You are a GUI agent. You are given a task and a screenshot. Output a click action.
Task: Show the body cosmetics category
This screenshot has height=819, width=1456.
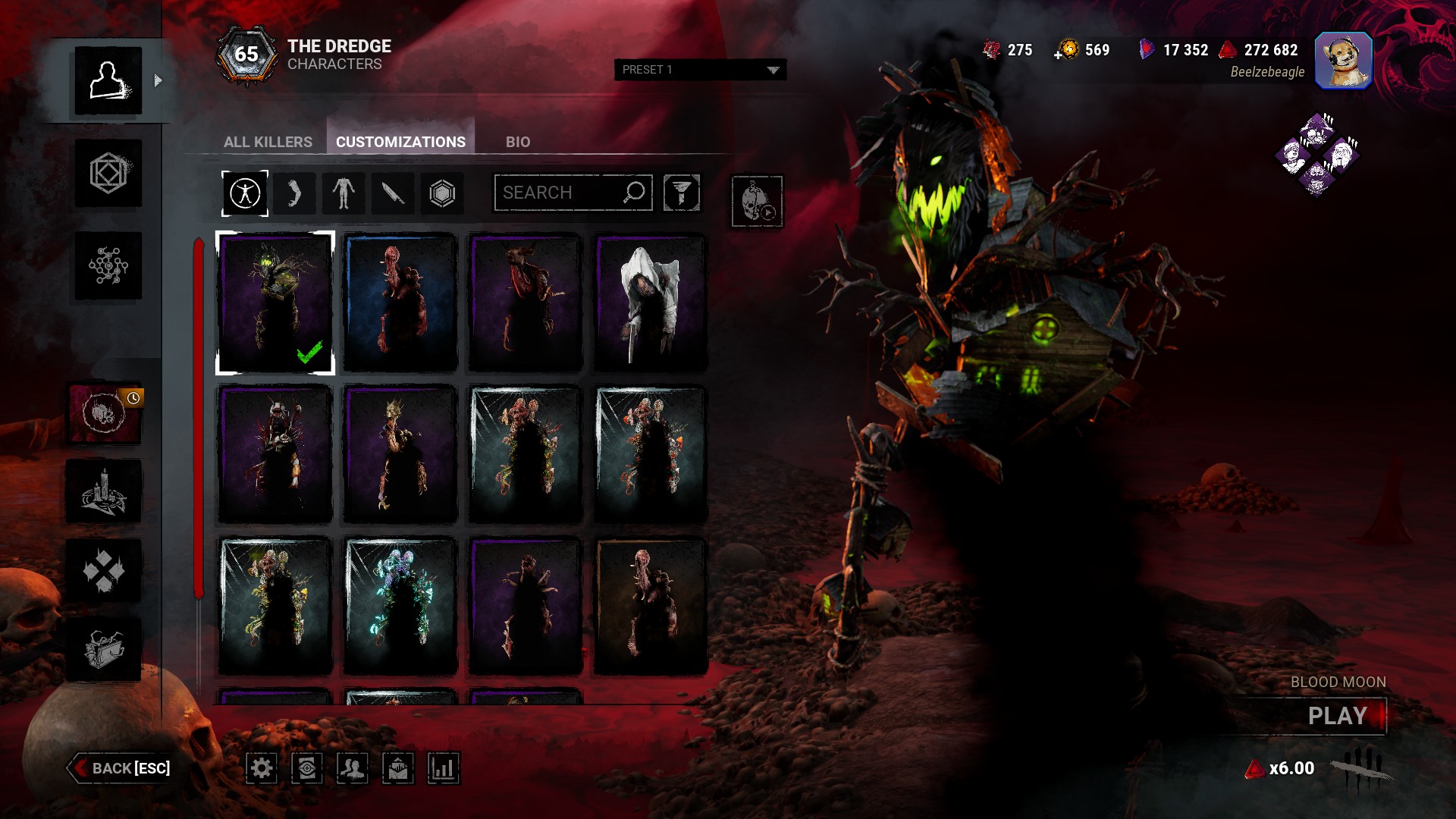[x=343, y=193]
